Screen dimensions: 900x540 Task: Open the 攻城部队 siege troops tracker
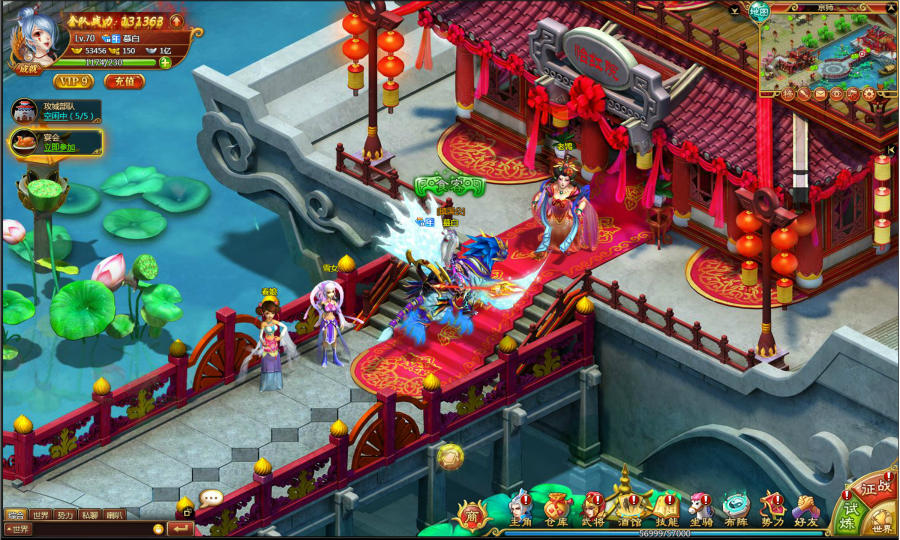57,110
